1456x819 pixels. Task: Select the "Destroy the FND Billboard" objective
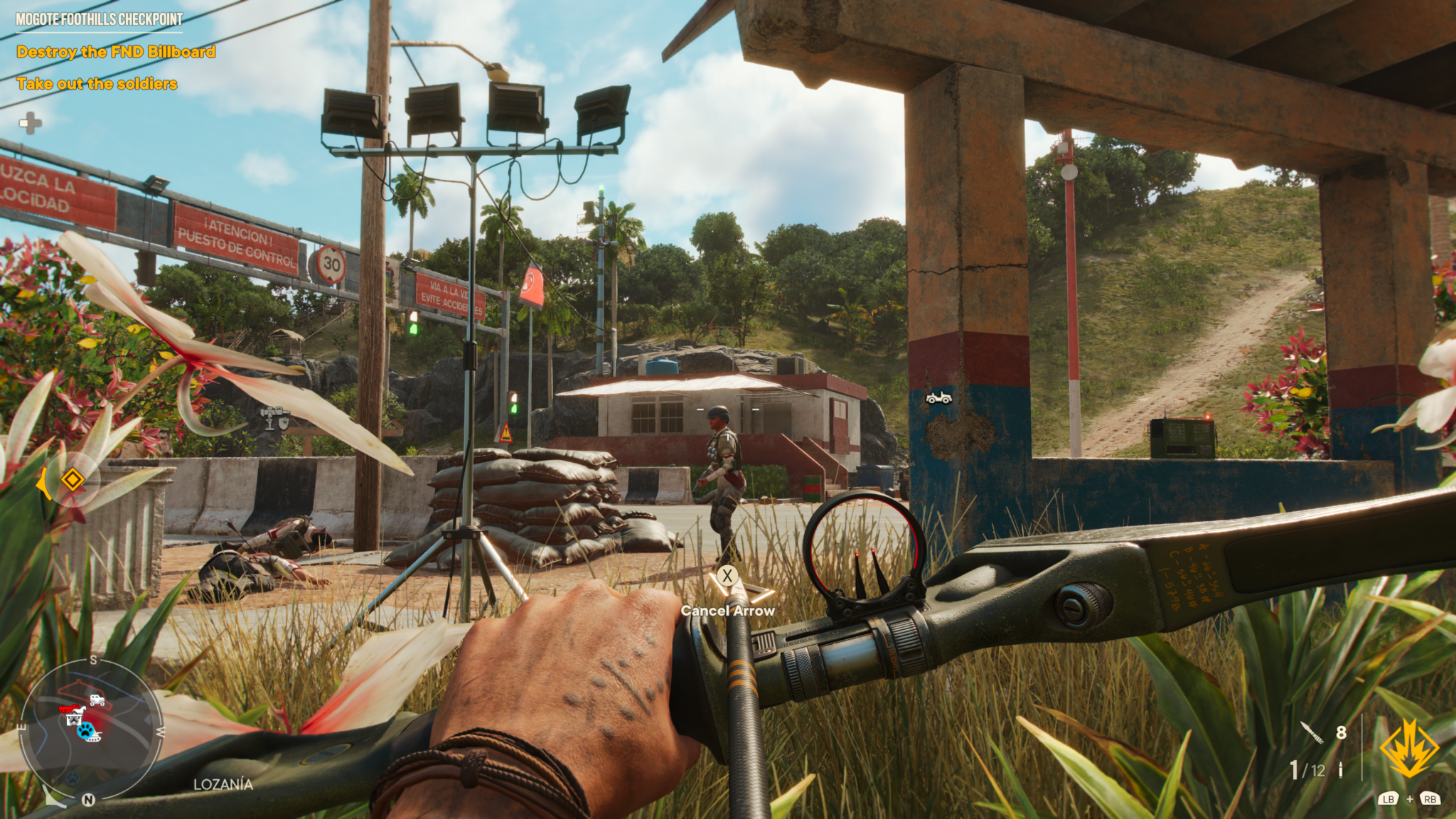pyautogui.click(x=116, y=52)
